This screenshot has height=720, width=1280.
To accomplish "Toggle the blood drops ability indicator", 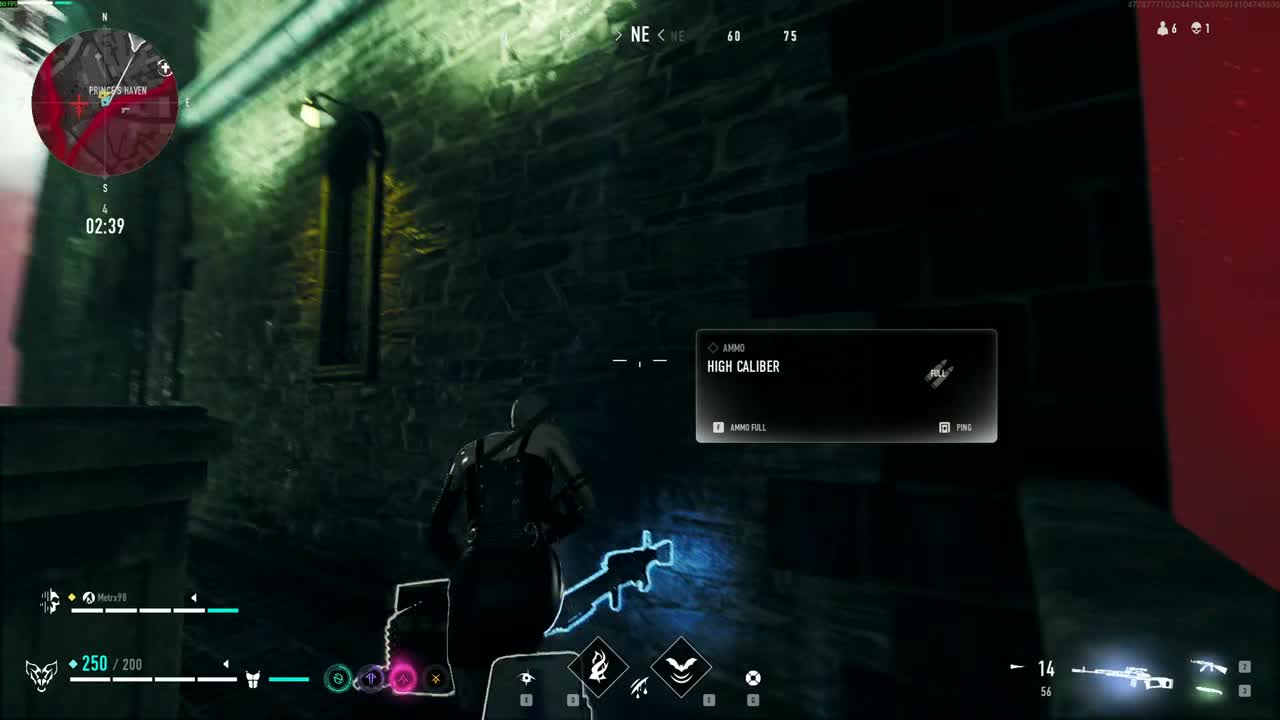I will (639, 687).
